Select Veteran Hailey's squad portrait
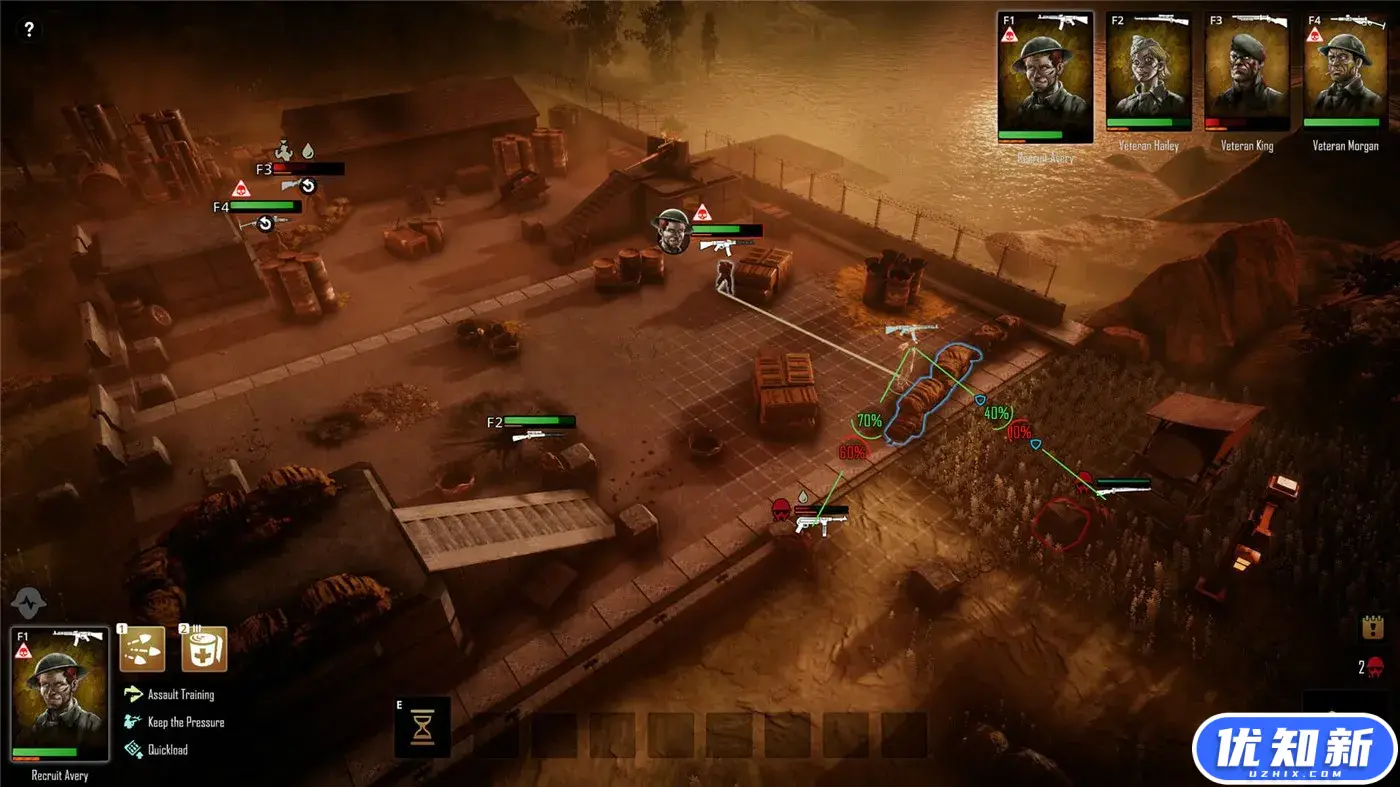The height and width of the screenshot is (787, 1400). click(1148, 70)
